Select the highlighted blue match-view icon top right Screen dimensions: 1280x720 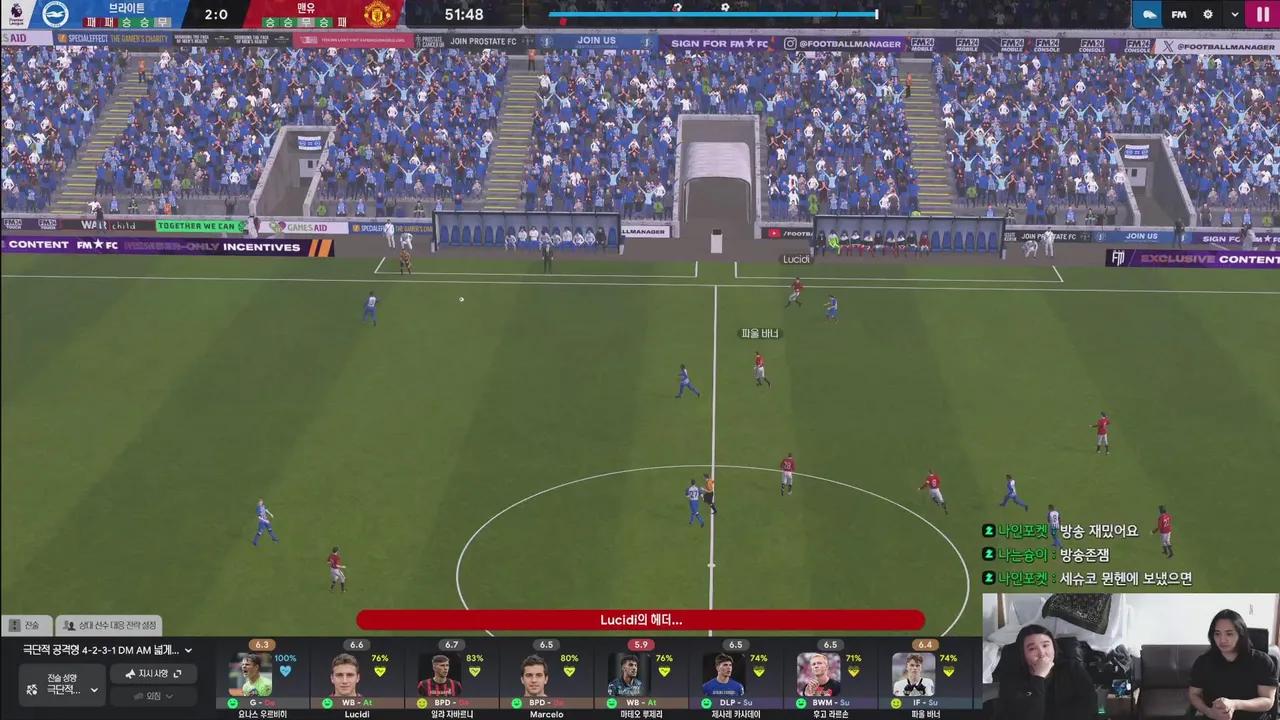[x=1149, y=14]
